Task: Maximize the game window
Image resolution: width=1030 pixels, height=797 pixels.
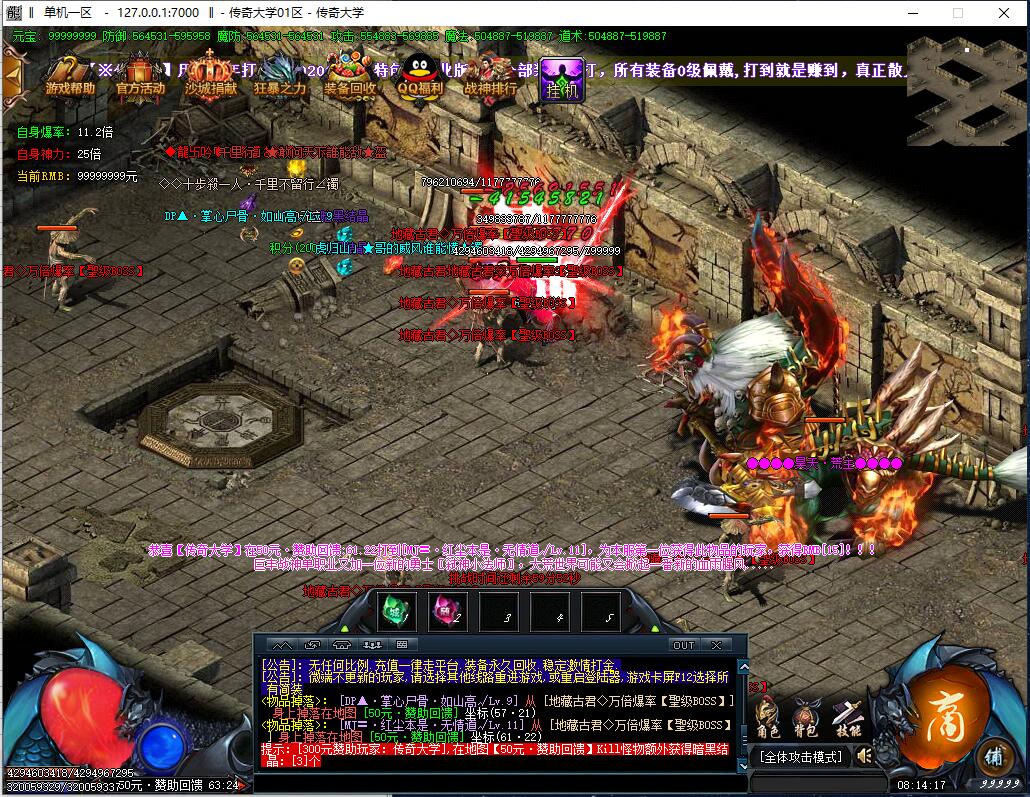Action: (x=957, y=13)
